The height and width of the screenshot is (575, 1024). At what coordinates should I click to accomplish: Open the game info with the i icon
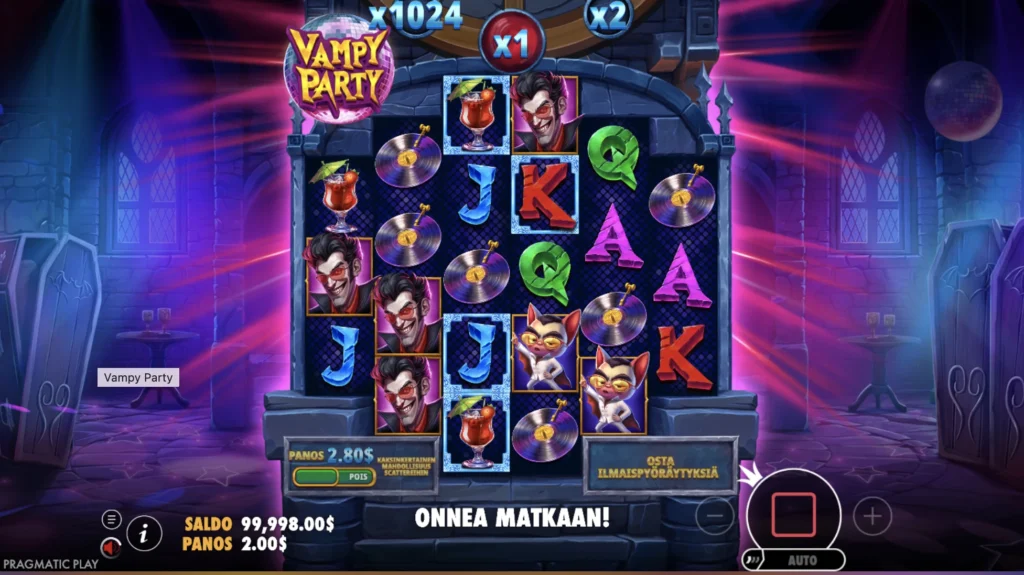point(145,533)
